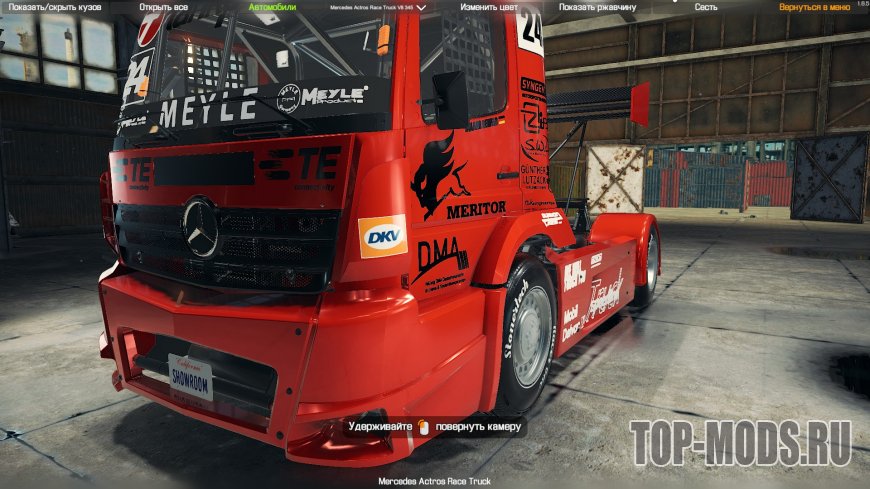Viewport: 870px width, 489px height.
Task: Choose Изменить цвет to change color
Action: pyautogui.click(x=491, y=7)
